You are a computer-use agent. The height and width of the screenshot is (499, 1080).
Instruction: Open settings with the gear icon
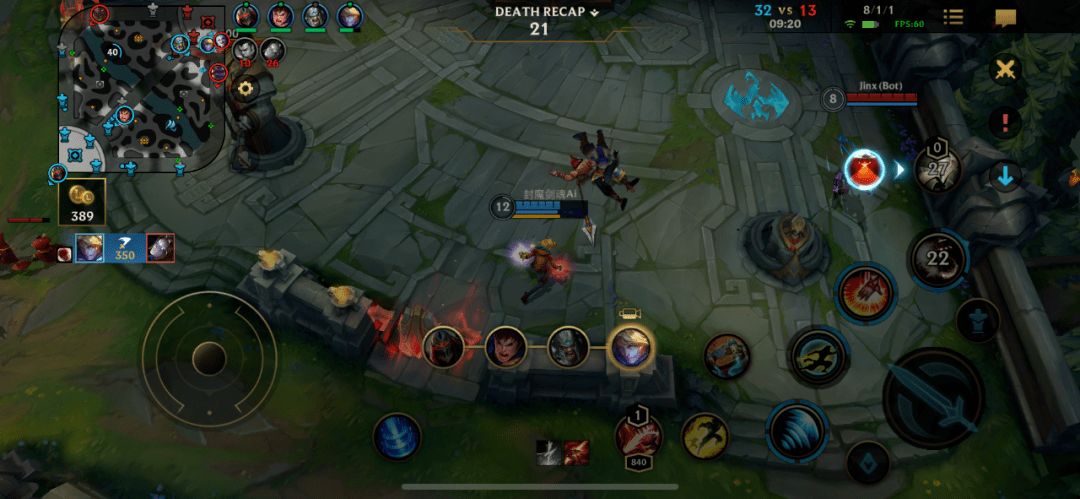245,88
